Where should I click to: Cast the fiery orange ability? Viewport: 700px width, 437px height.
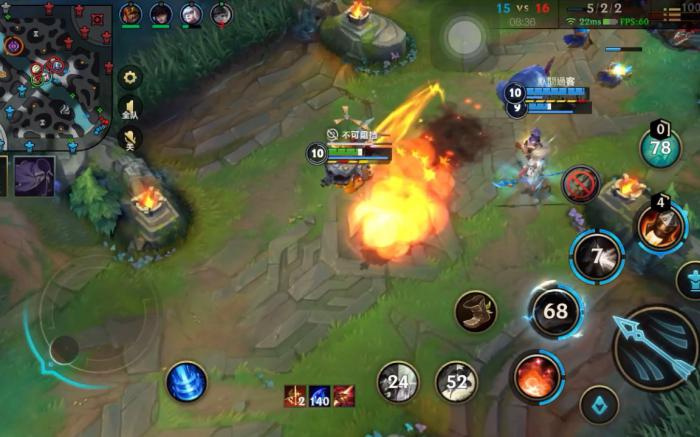[537, 378]
